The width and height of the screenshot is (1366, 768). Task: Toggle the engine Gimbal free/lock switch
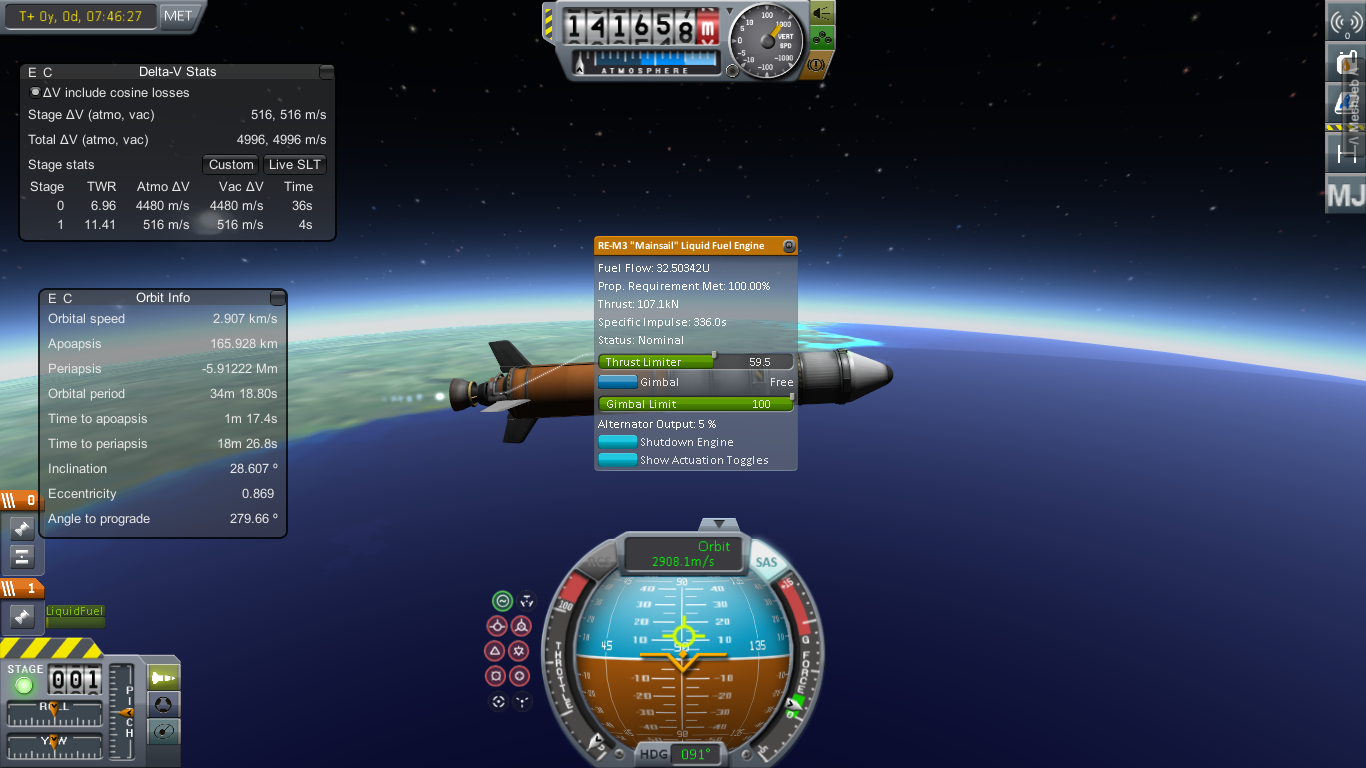[617, 382]
